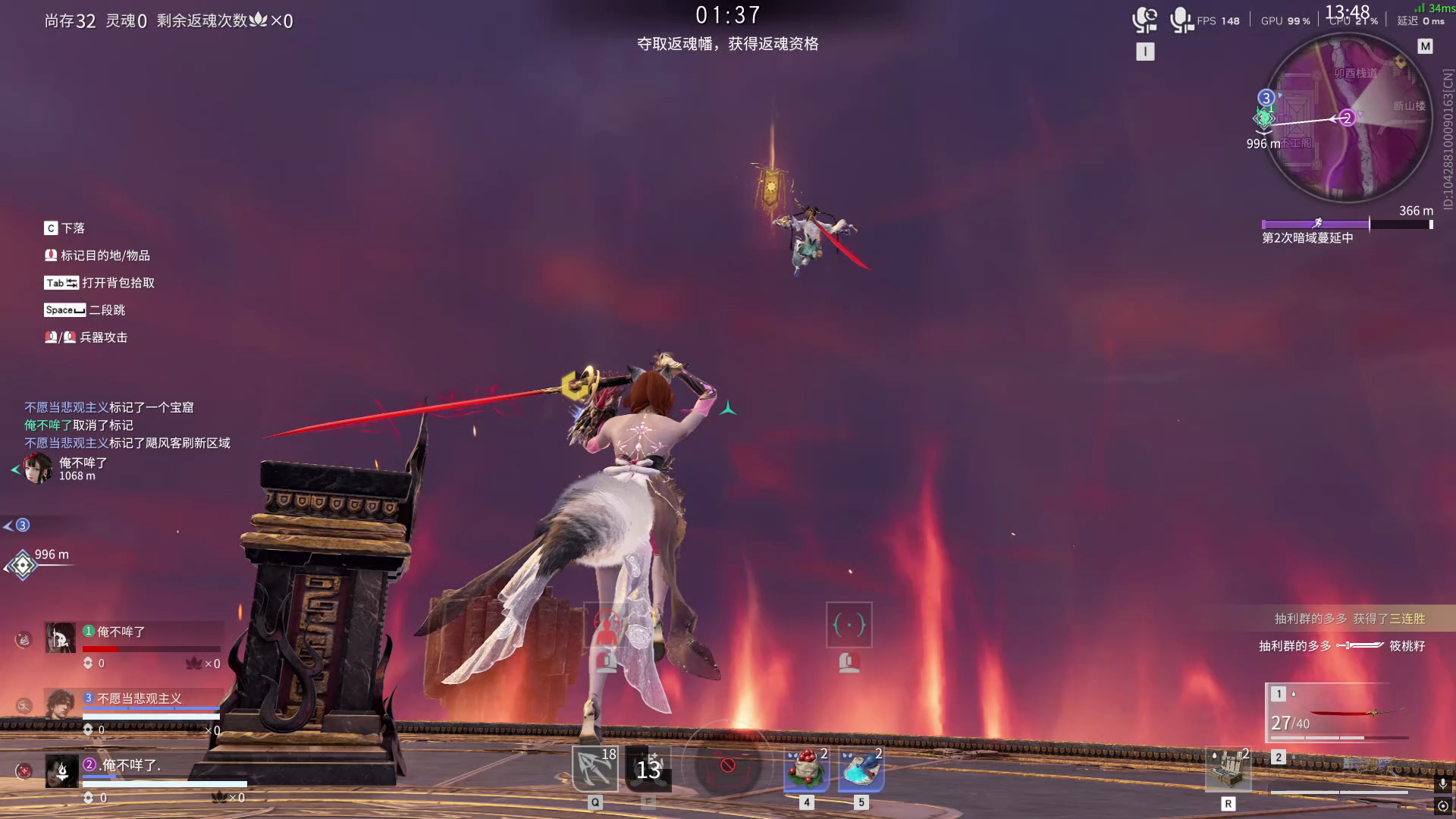Expand the minimap with the M key icon

point(1426,45)
